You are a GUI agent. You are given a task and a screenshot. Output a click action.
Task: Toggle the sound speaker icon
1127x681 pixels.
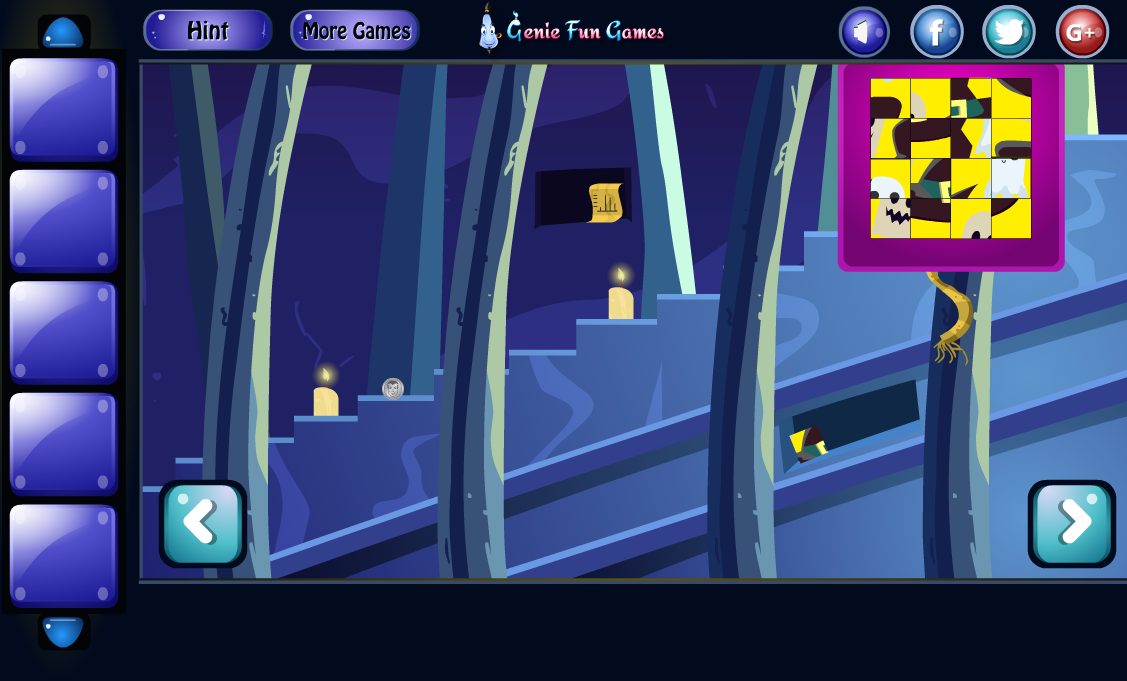864,32
